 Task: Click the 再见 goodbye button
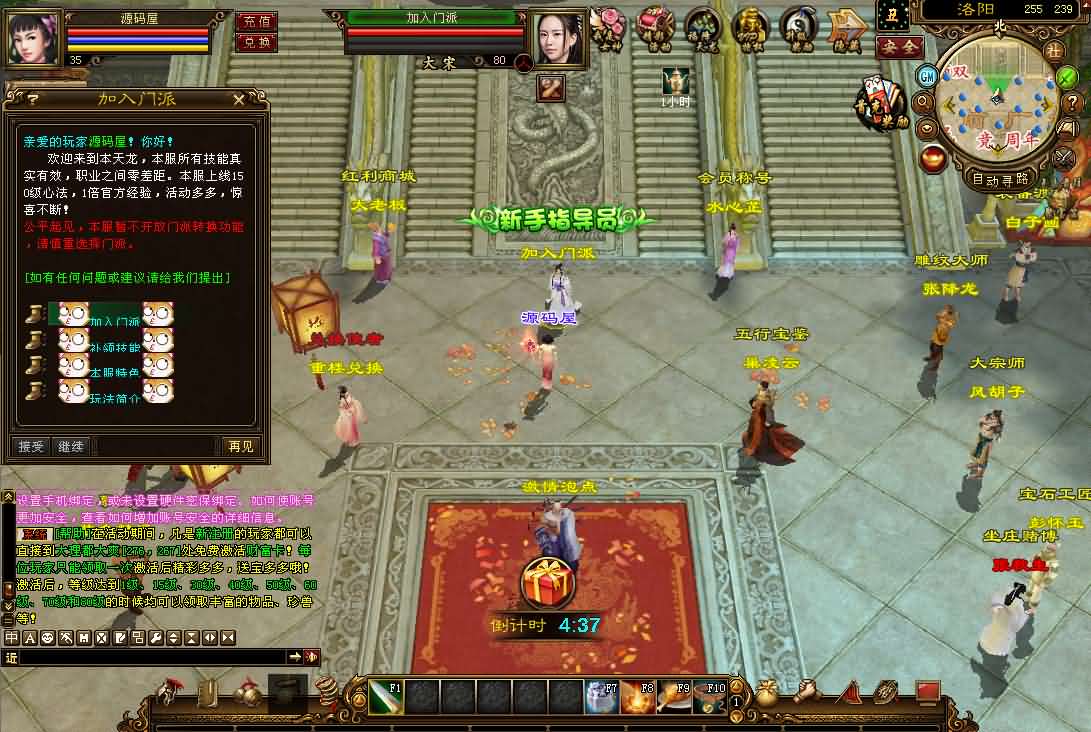click(x=241, y=446)
